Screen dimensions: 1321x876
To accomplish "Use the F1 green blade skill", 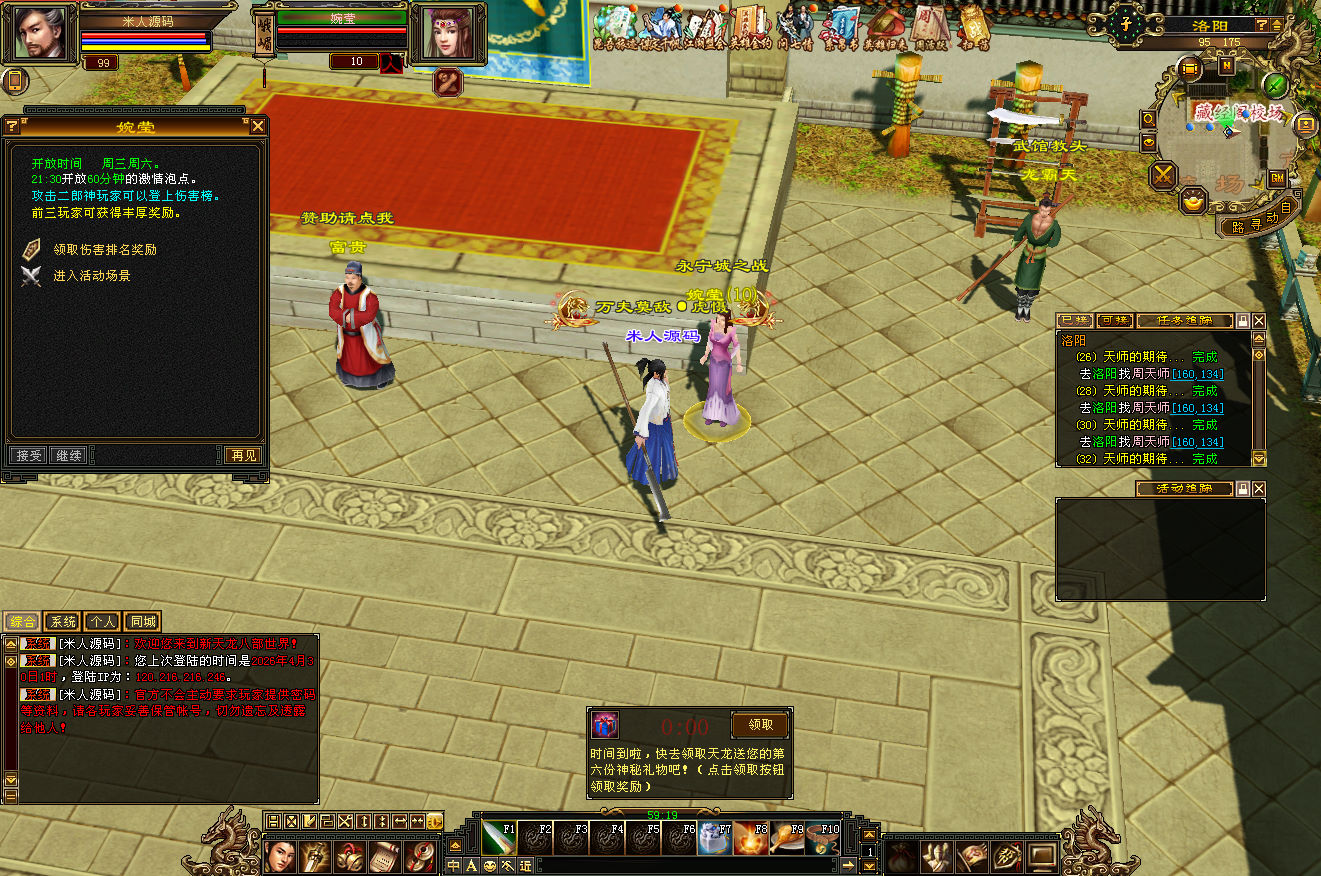I will [499, 838].
